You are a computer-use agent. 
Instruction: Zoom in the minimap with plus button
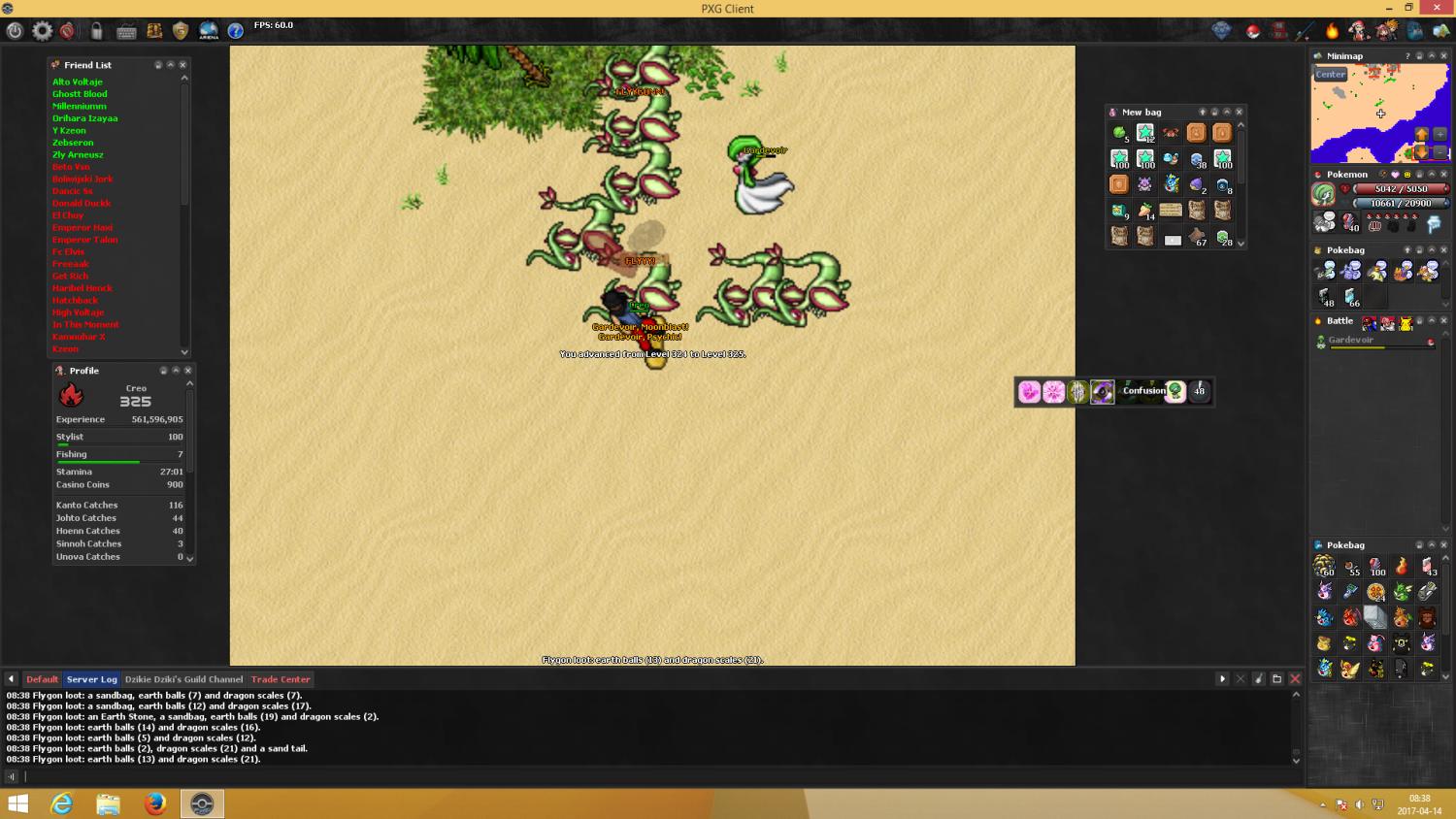1439,134
